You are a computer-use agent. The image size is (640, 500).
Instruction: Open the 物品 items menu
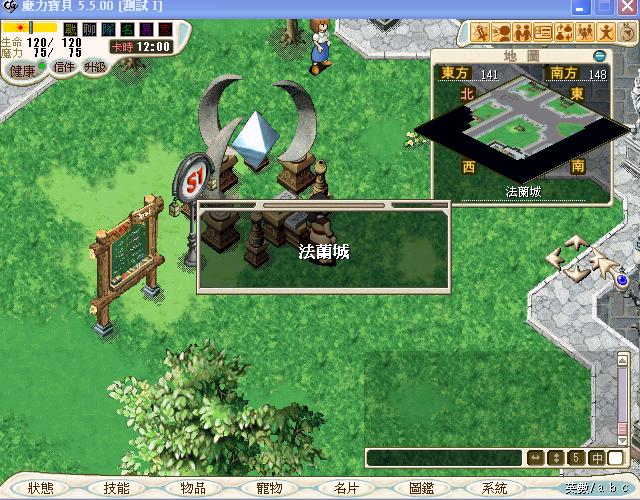192,488
